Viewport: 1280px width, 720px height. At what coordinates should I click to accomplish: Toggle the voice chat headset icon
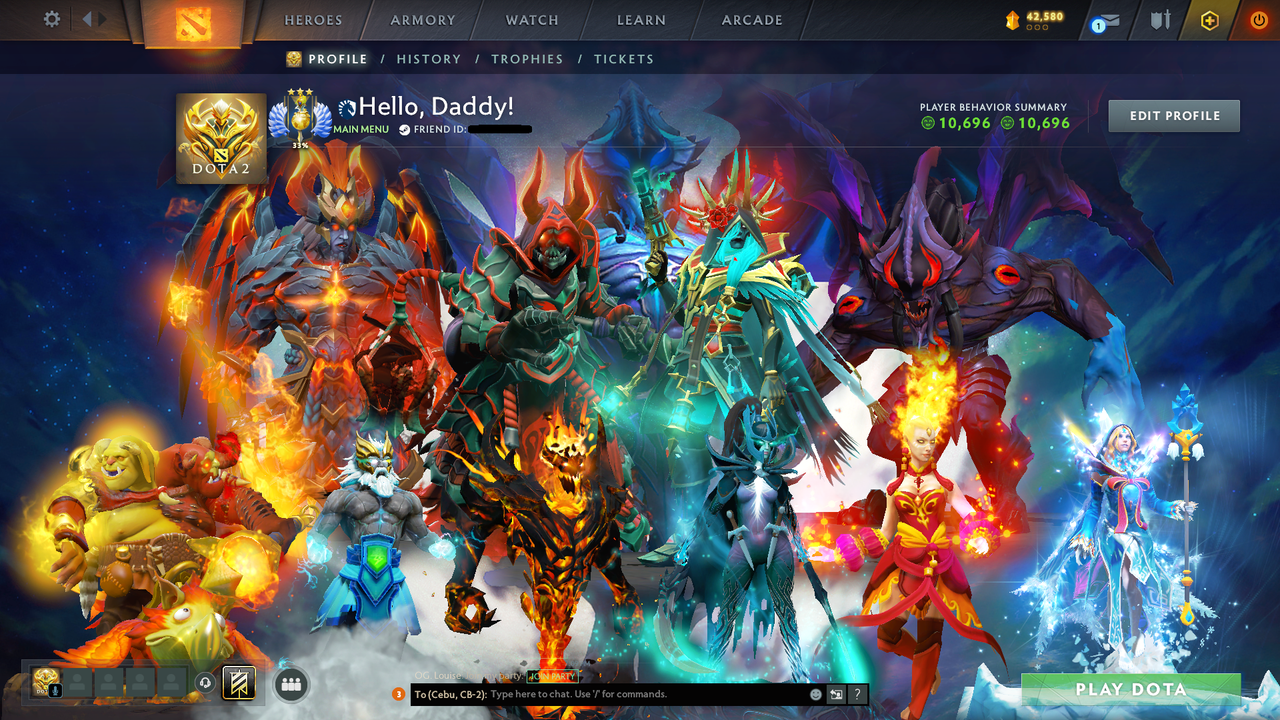point(204,683)
